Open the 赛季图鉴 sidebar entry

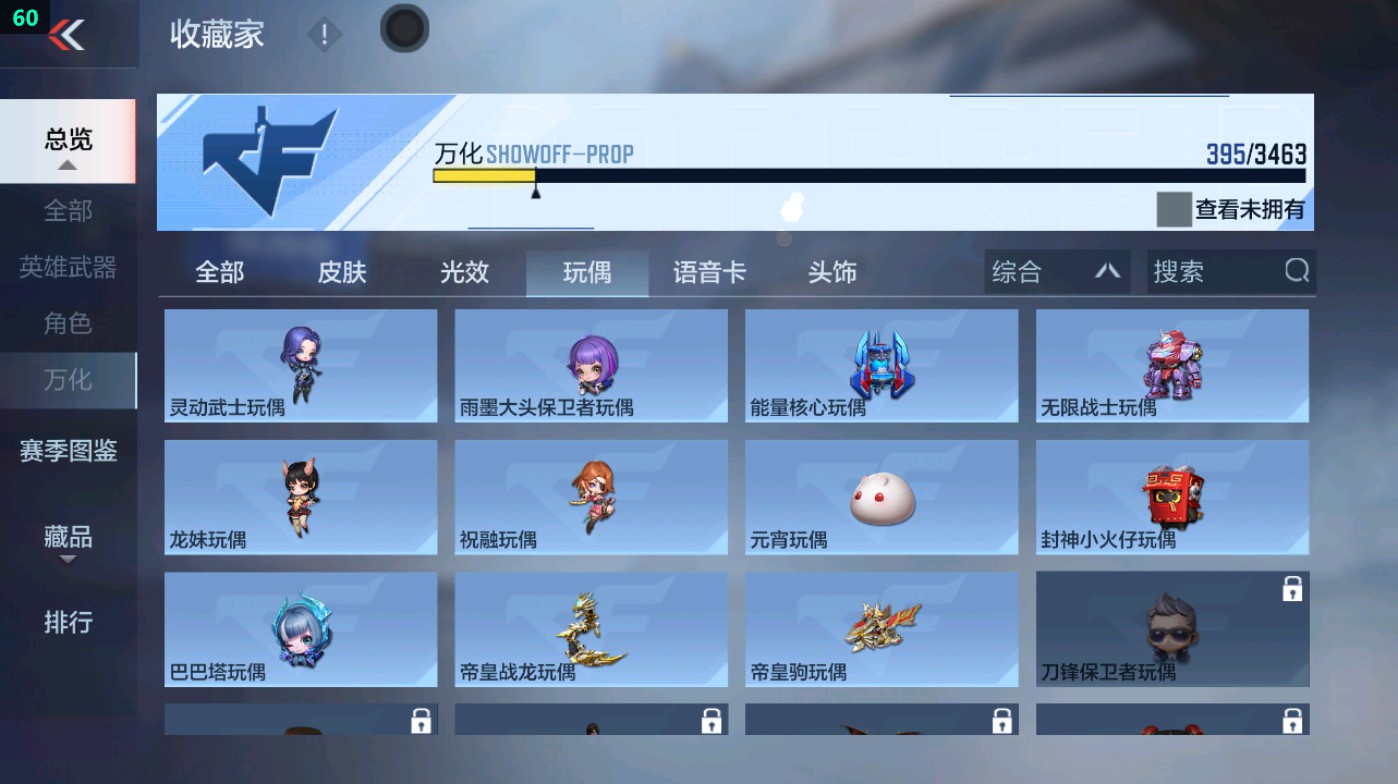pyautogui.click(x=66, y=452)
